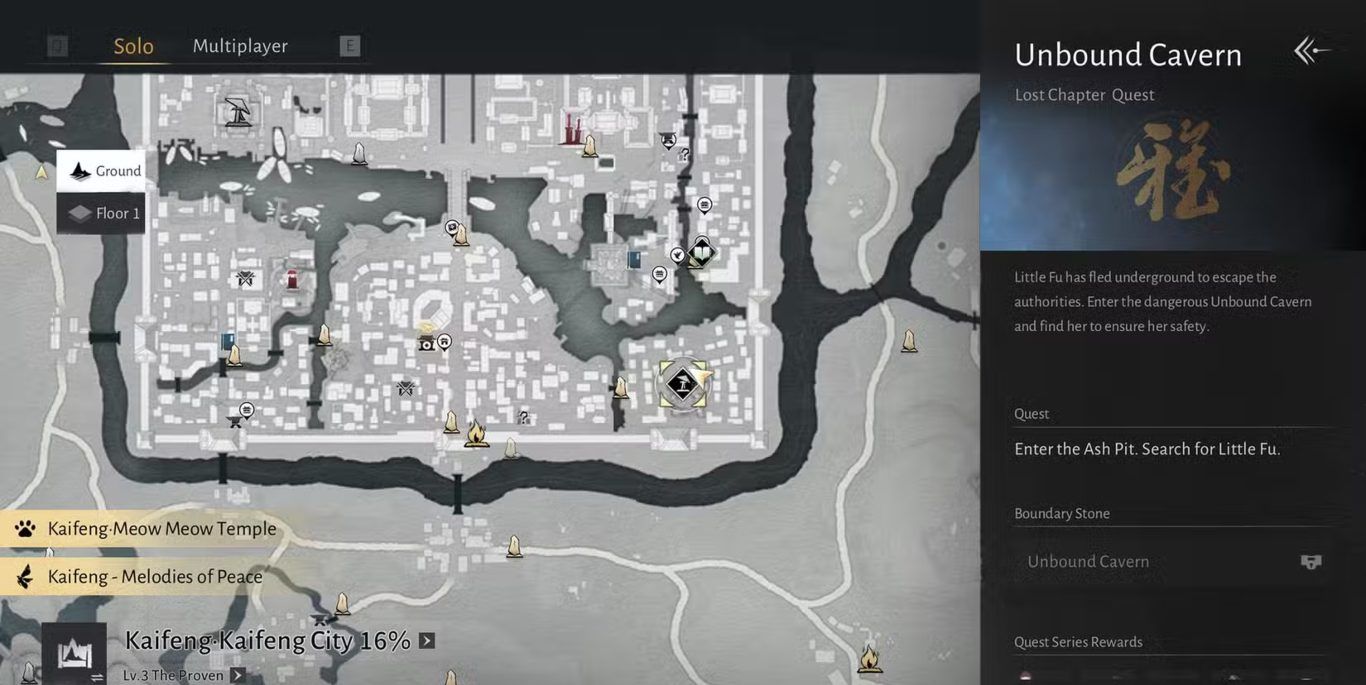
Task: Switch to the Solo tab
Action: click(x=133, y=46)
